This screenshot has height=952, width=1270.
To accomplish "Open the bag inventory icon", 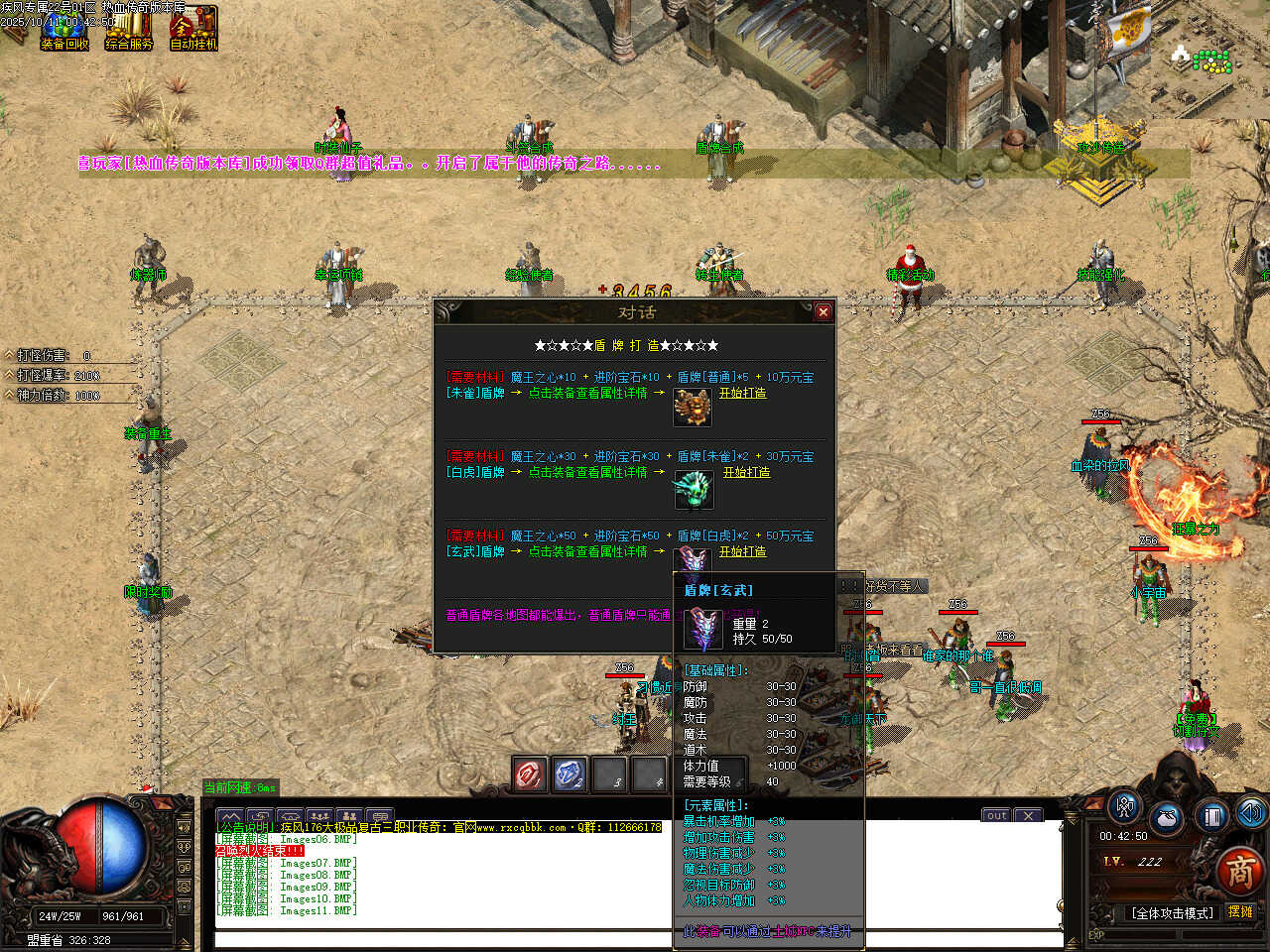I will pyautogui.click(x=1167, y=819).
